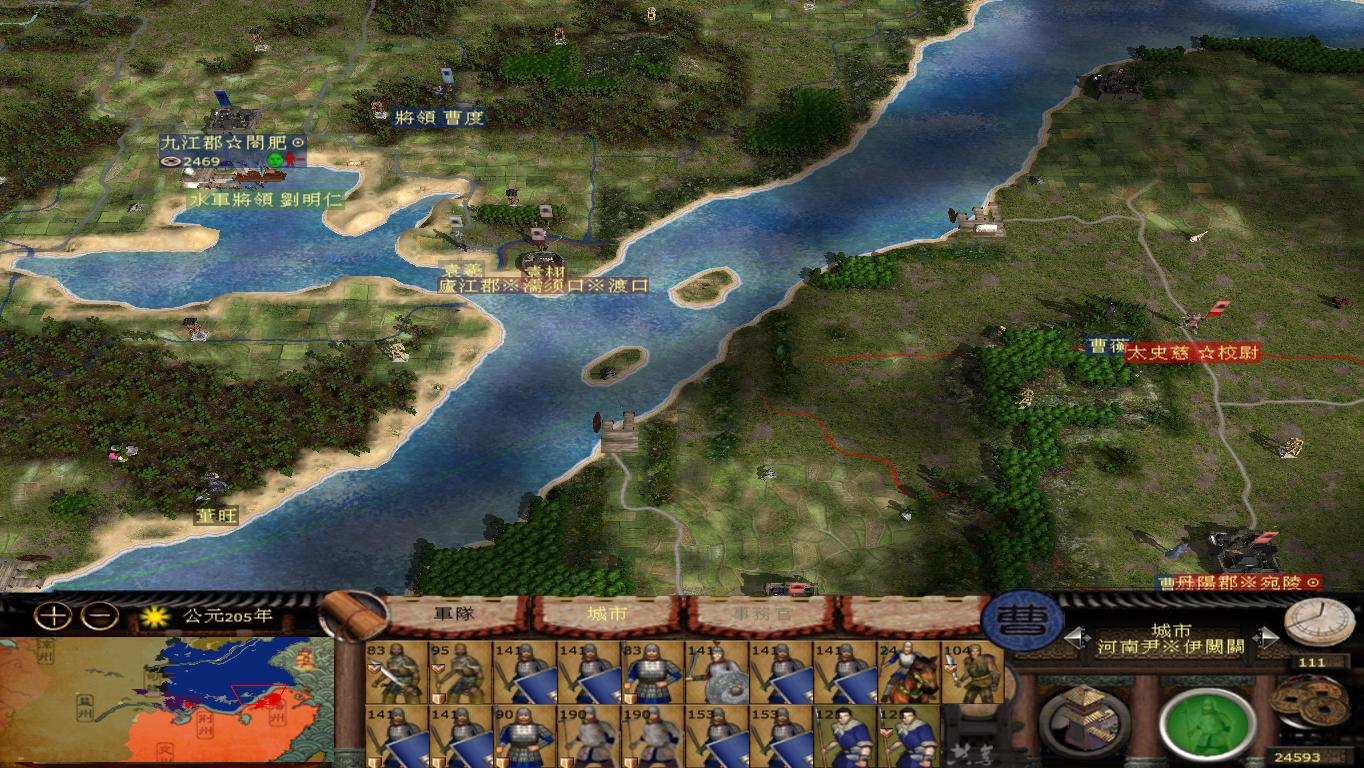Click the sun icon beside year 公元205年

(154, 618)
